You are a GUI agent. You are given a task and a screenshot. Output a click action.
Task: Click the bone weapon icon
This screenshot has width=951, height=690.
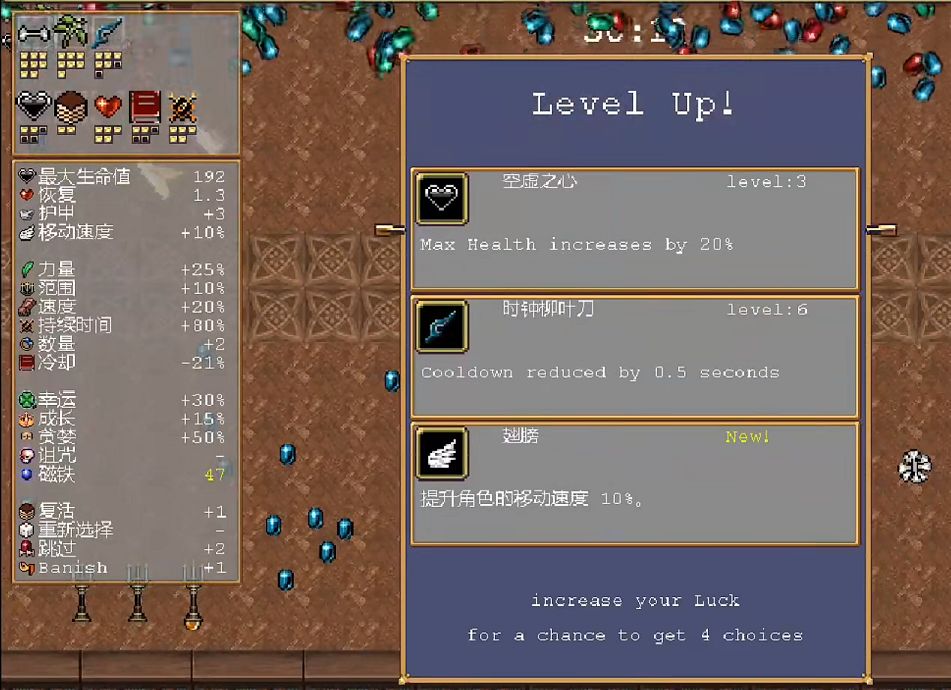pos(33,35)
